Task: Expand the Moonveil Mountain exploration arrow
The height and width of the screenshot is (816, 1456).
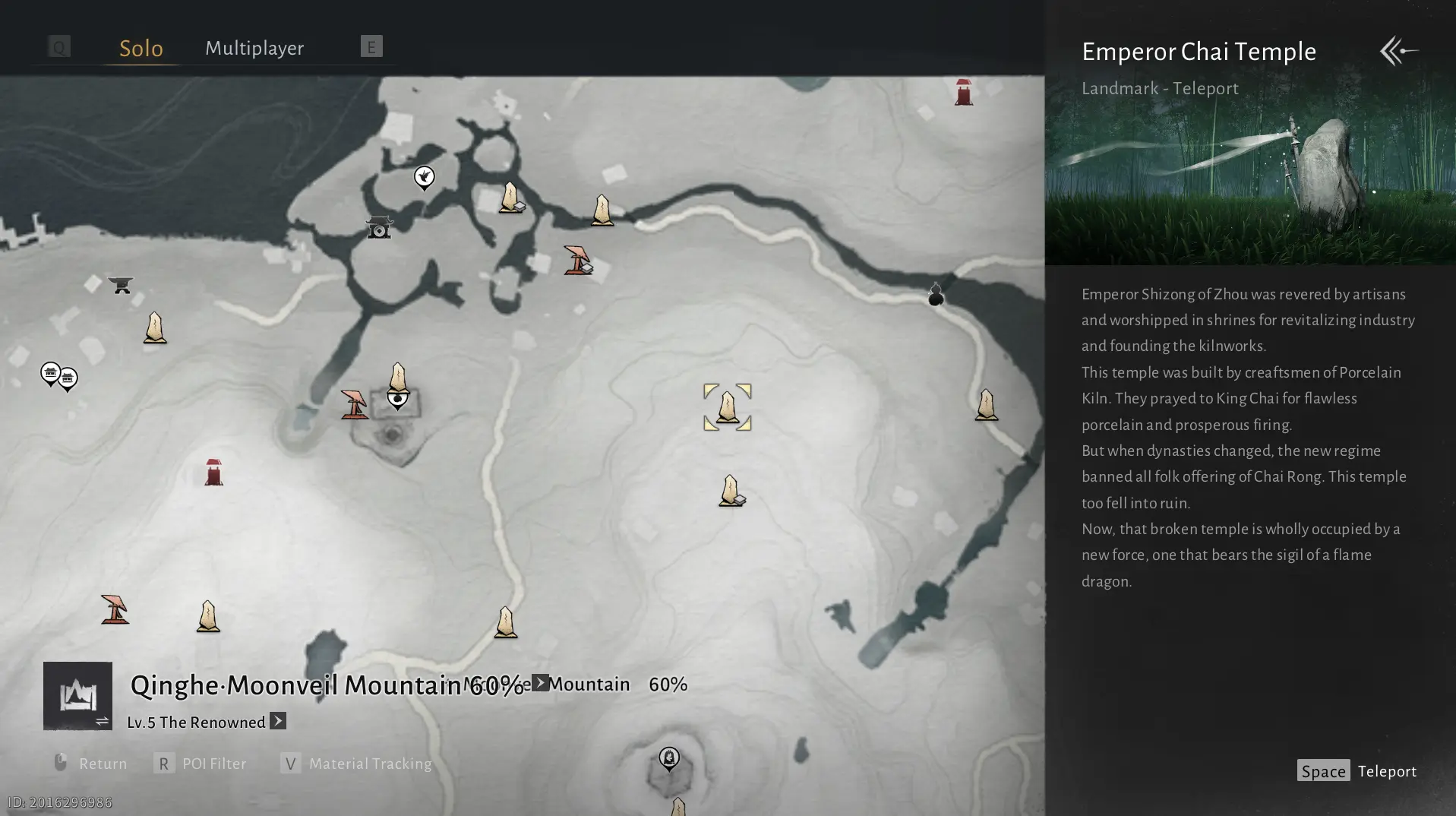Action: (540, 683)
